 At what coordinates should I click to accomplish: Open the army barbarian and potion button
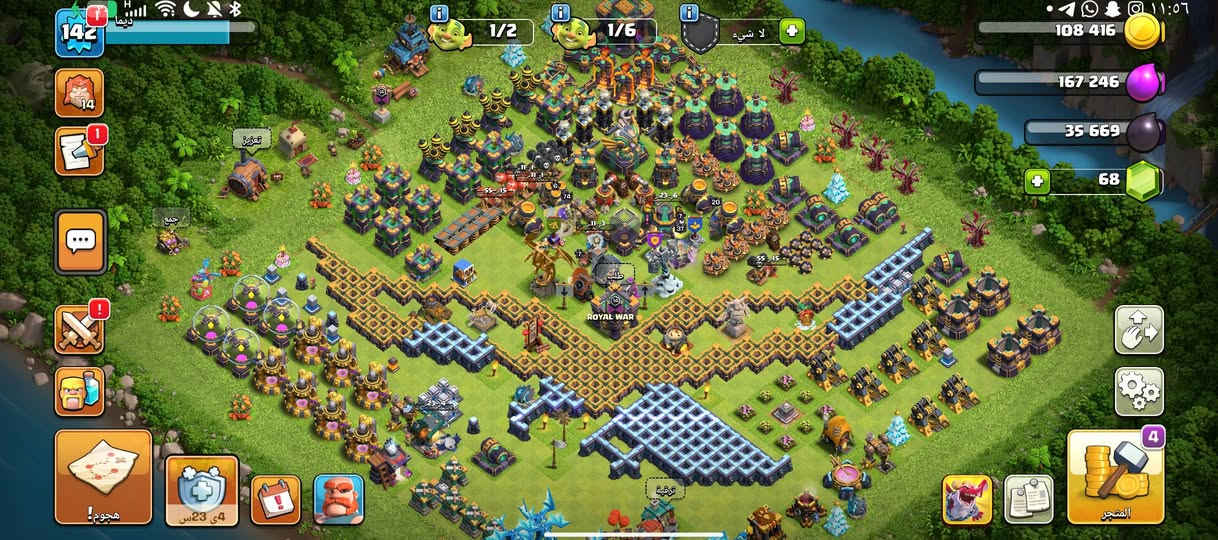coord(79,391)
